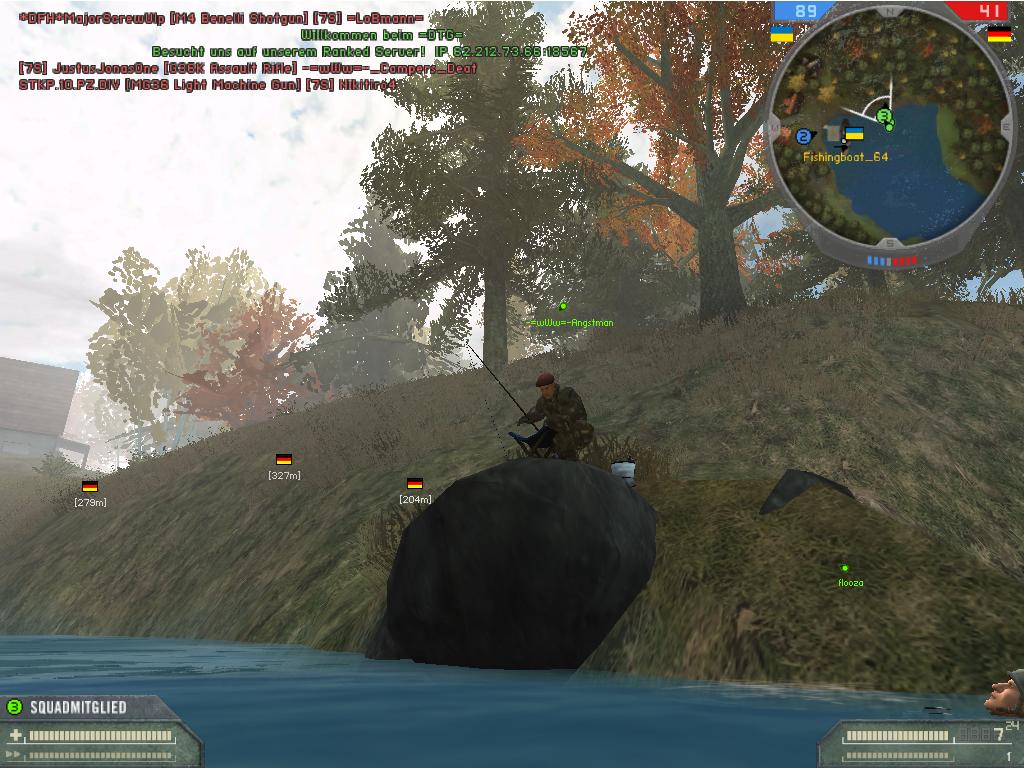Select the control point flag marked 279m

click(90, 487)
